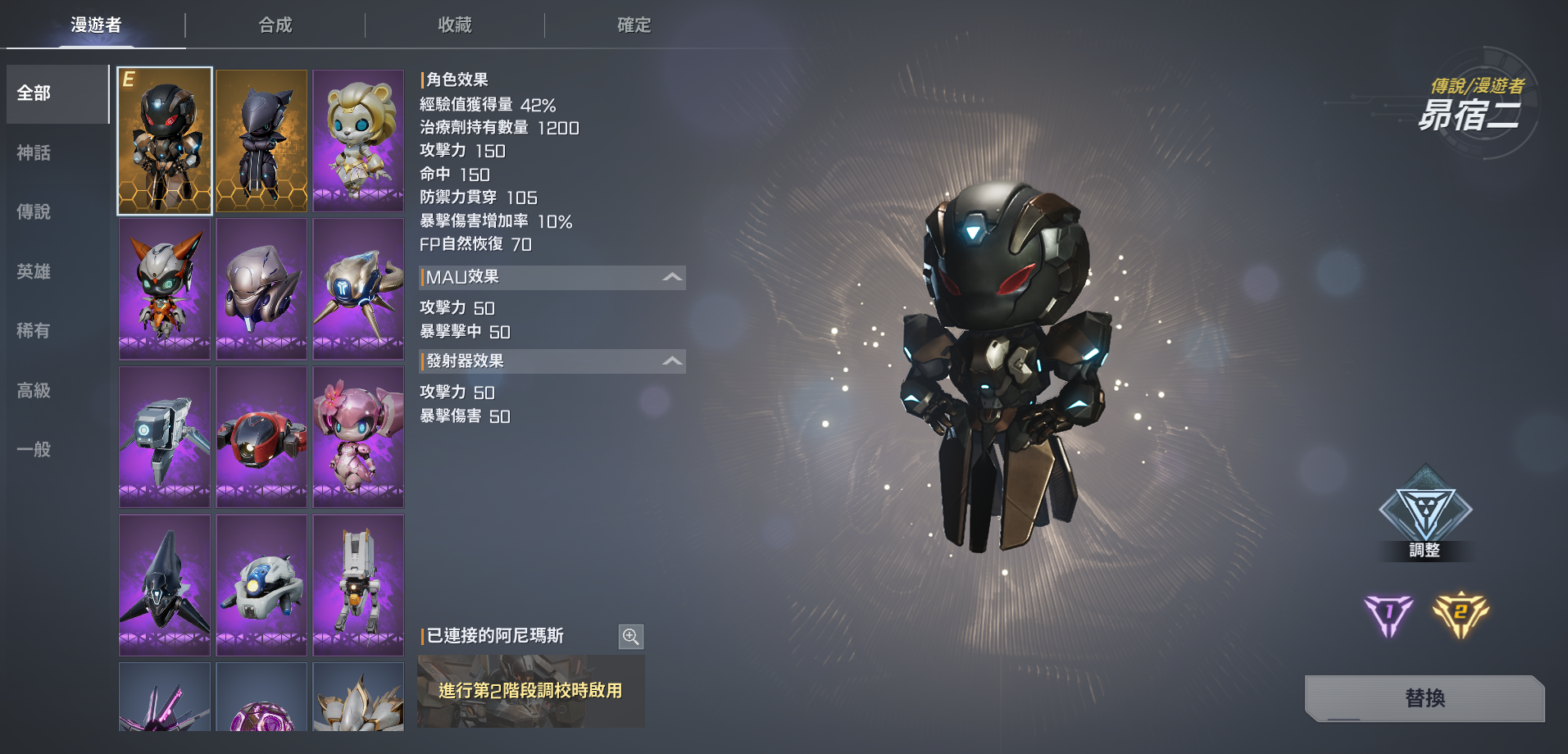Open the 收藏 tab
Screen dimensions: 1568x754
(455, 25)
